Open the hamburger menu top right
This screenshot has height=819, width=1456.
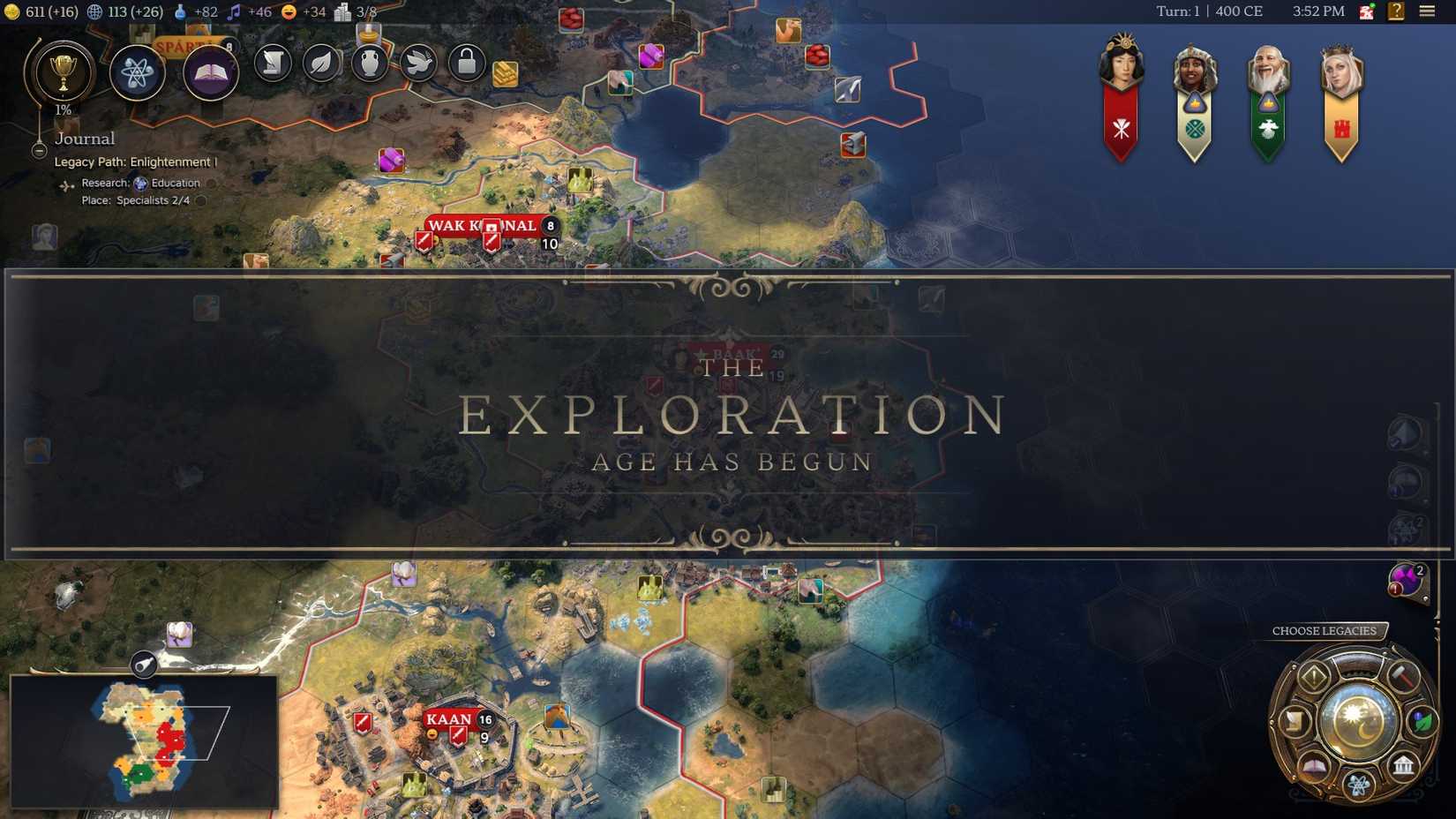[x=1427, y=11]
